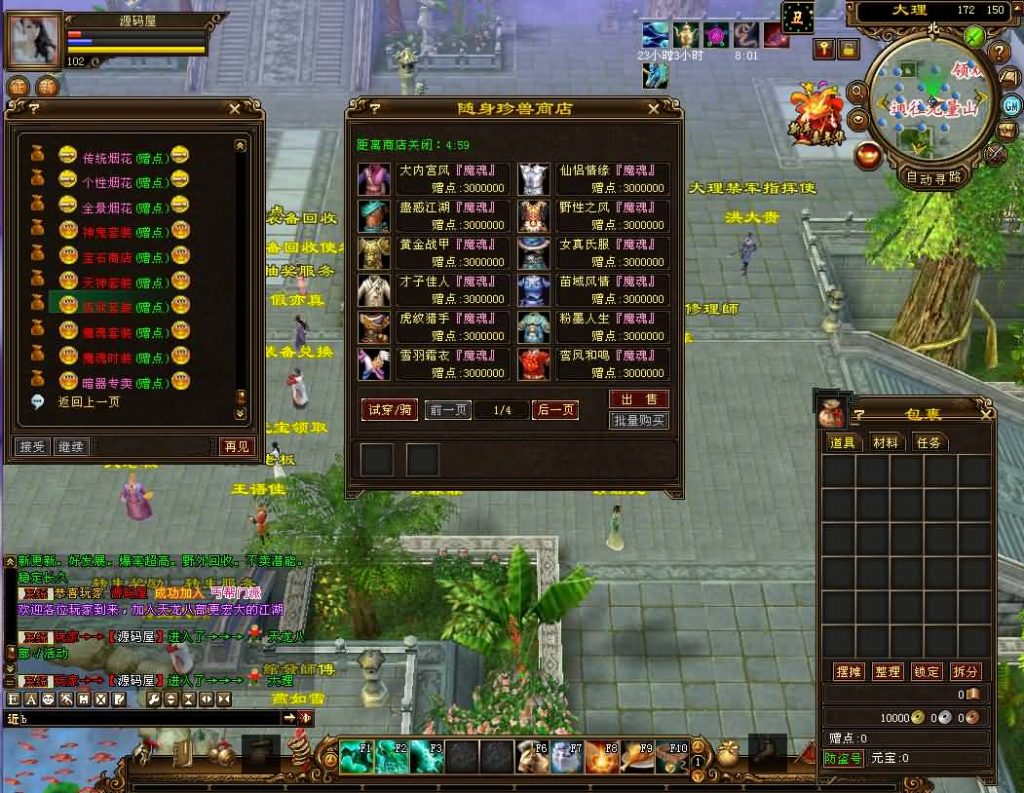This screenshot has width=1024, height=793.
Task: Open 摆摊 stall from the bag
Action: pyautogui.click(x=848, y=672)
